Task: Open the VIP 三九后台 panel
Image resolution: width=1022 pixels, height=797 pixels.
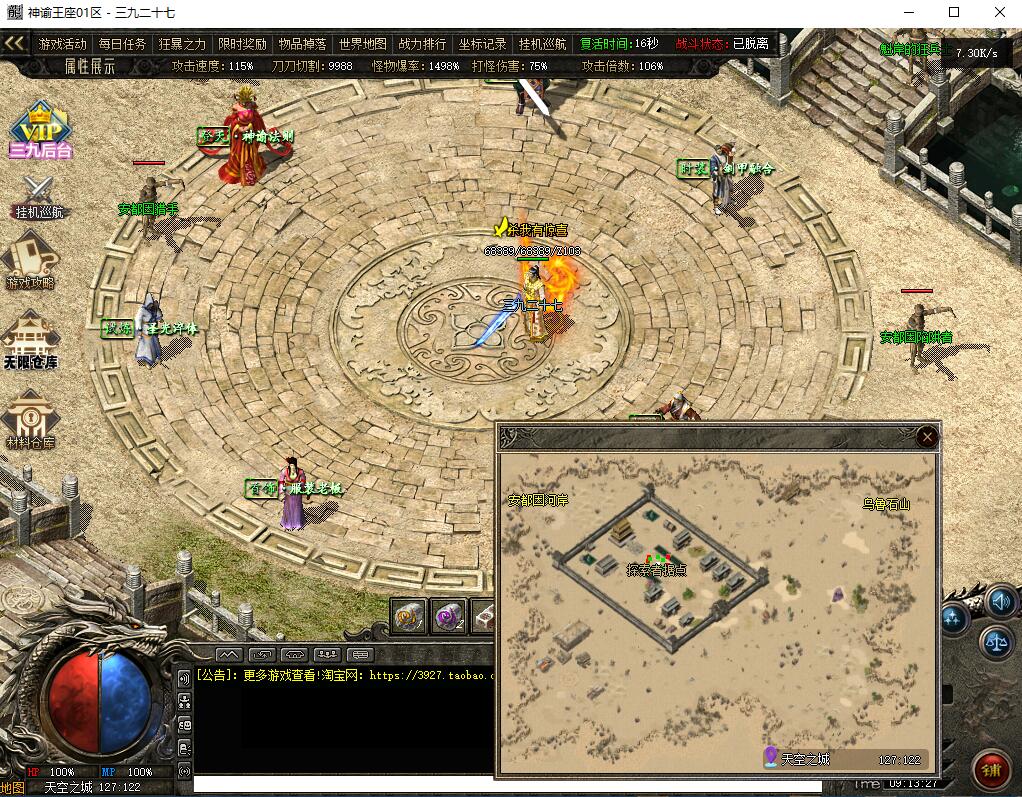Action: [x=39, y=130]
